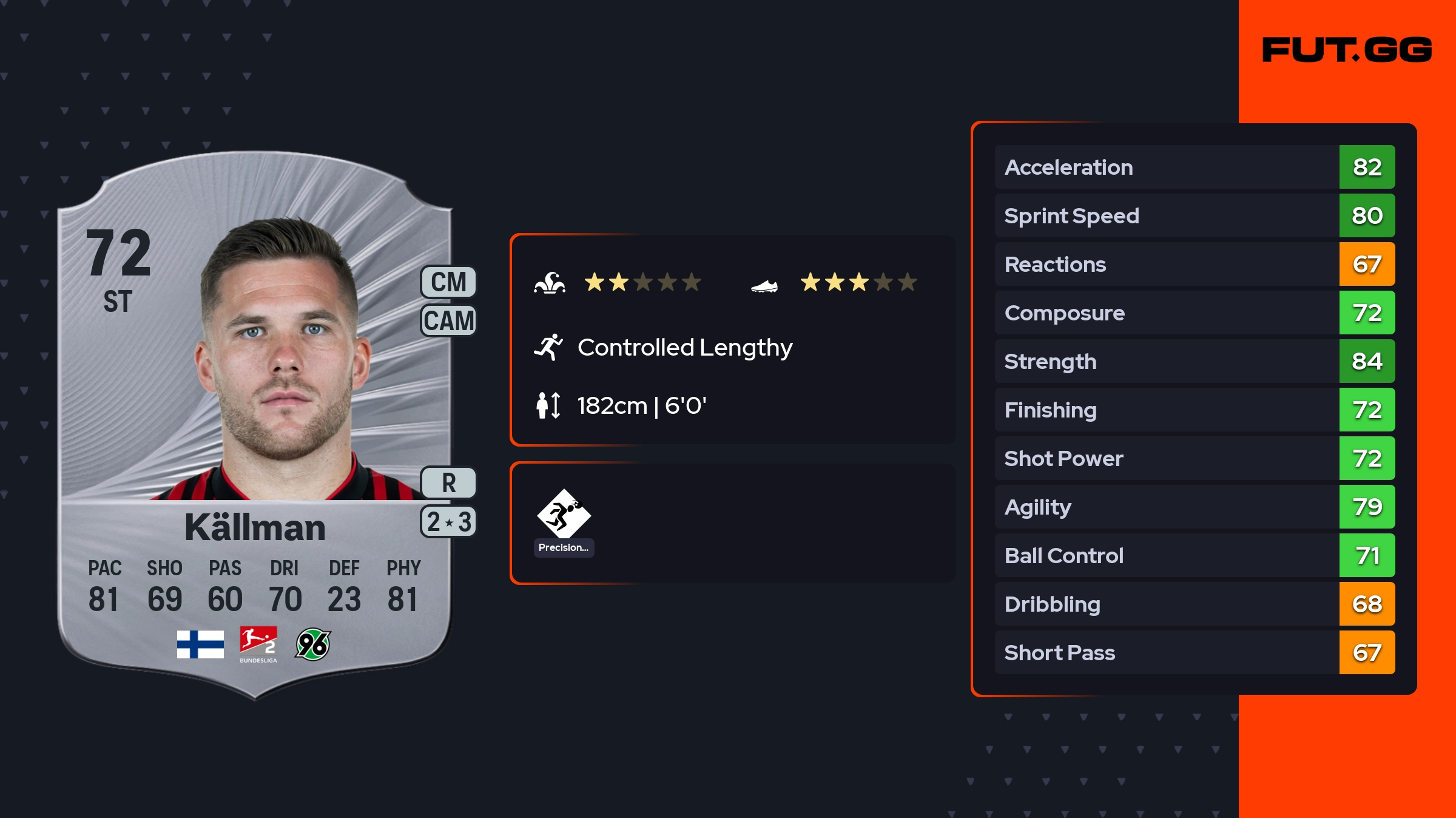This screenshot has height=818, width=1456.
Task: Open the FUT.GG logo
Action: coord(1347,50)
